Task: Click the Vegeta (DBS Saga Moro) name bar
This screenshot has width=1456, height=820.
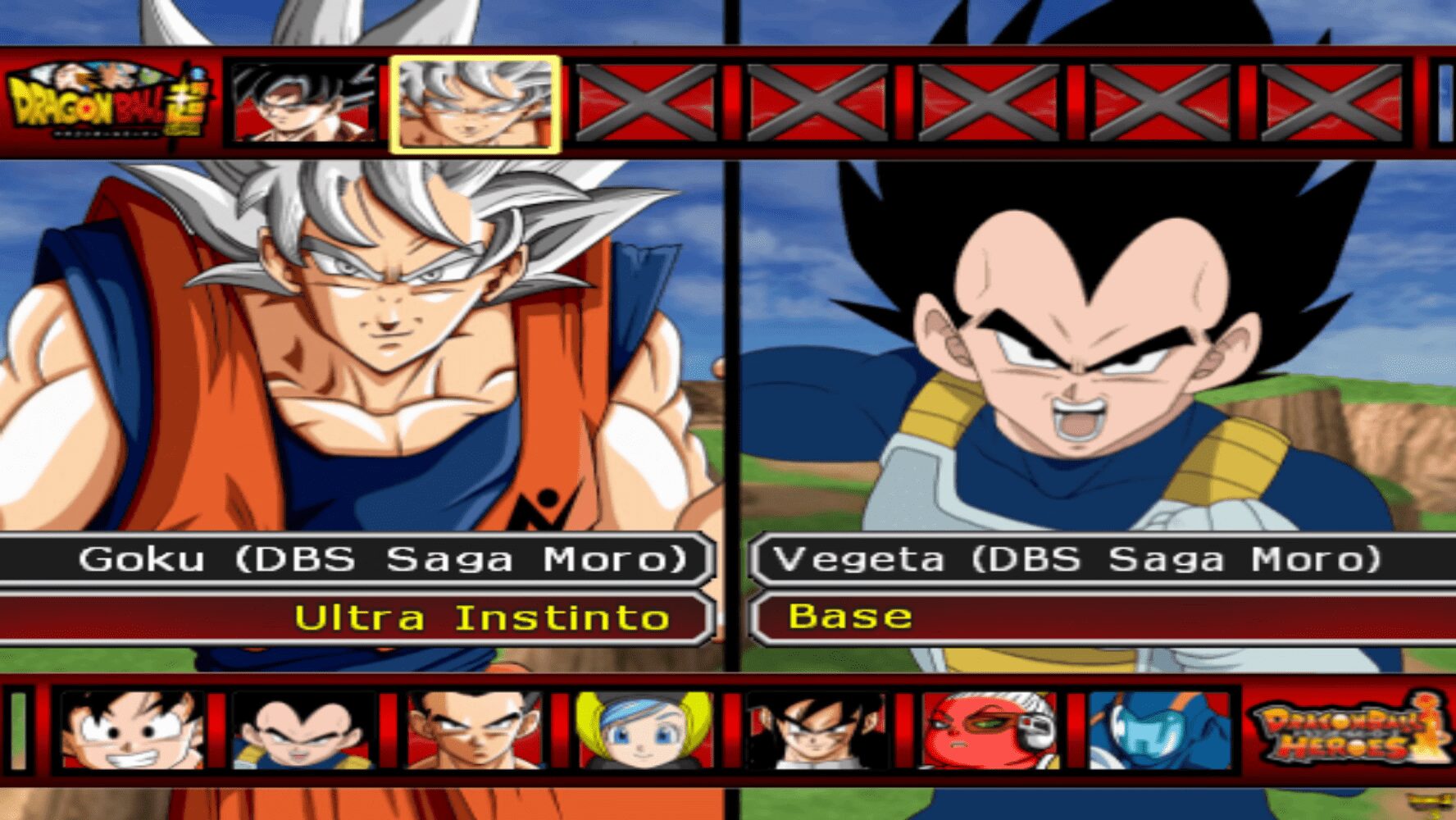Action: point(1090,561)
